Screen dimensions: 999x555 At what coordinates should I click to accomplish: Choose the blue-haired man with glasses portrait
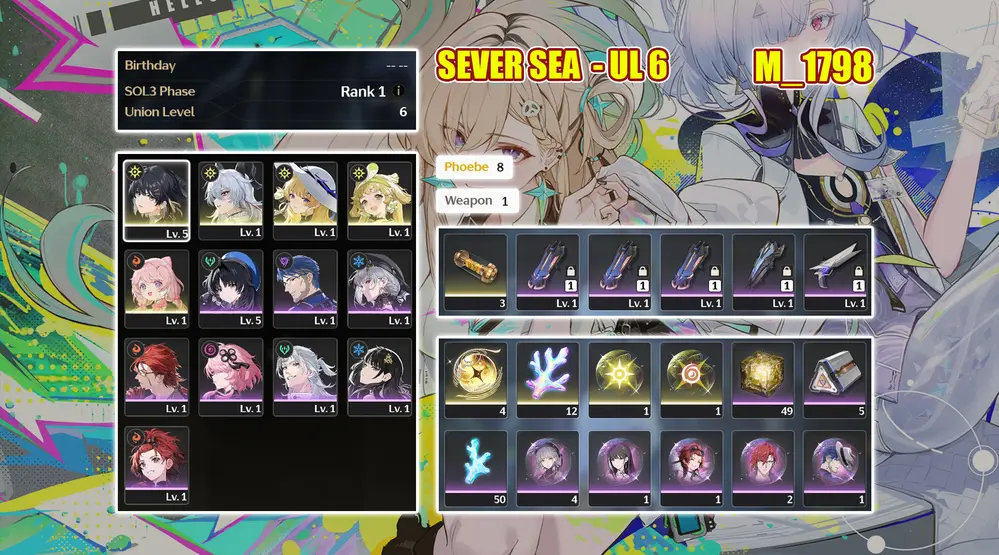[305, 288]
